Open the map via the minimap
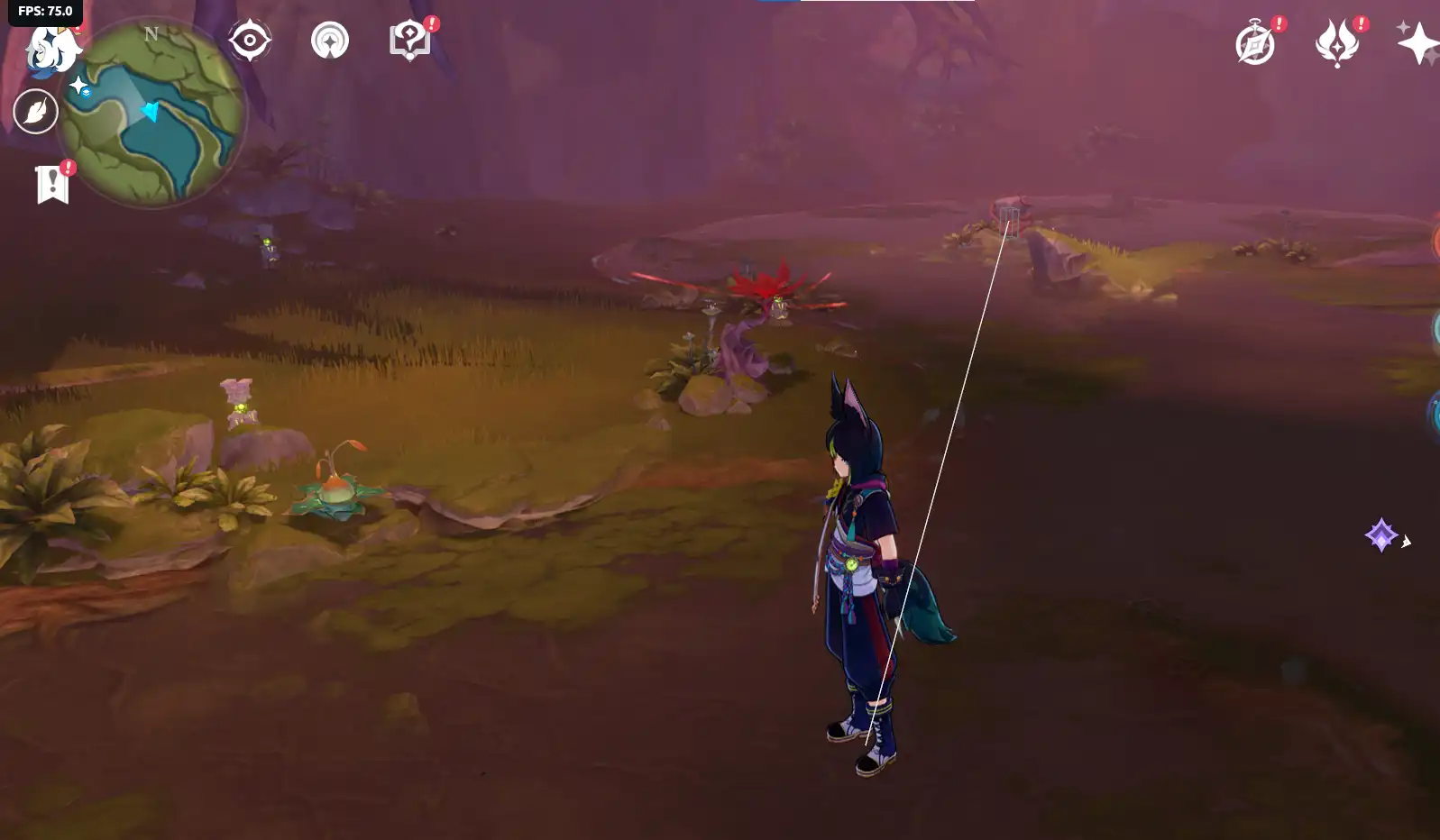 tap(153, 113)
